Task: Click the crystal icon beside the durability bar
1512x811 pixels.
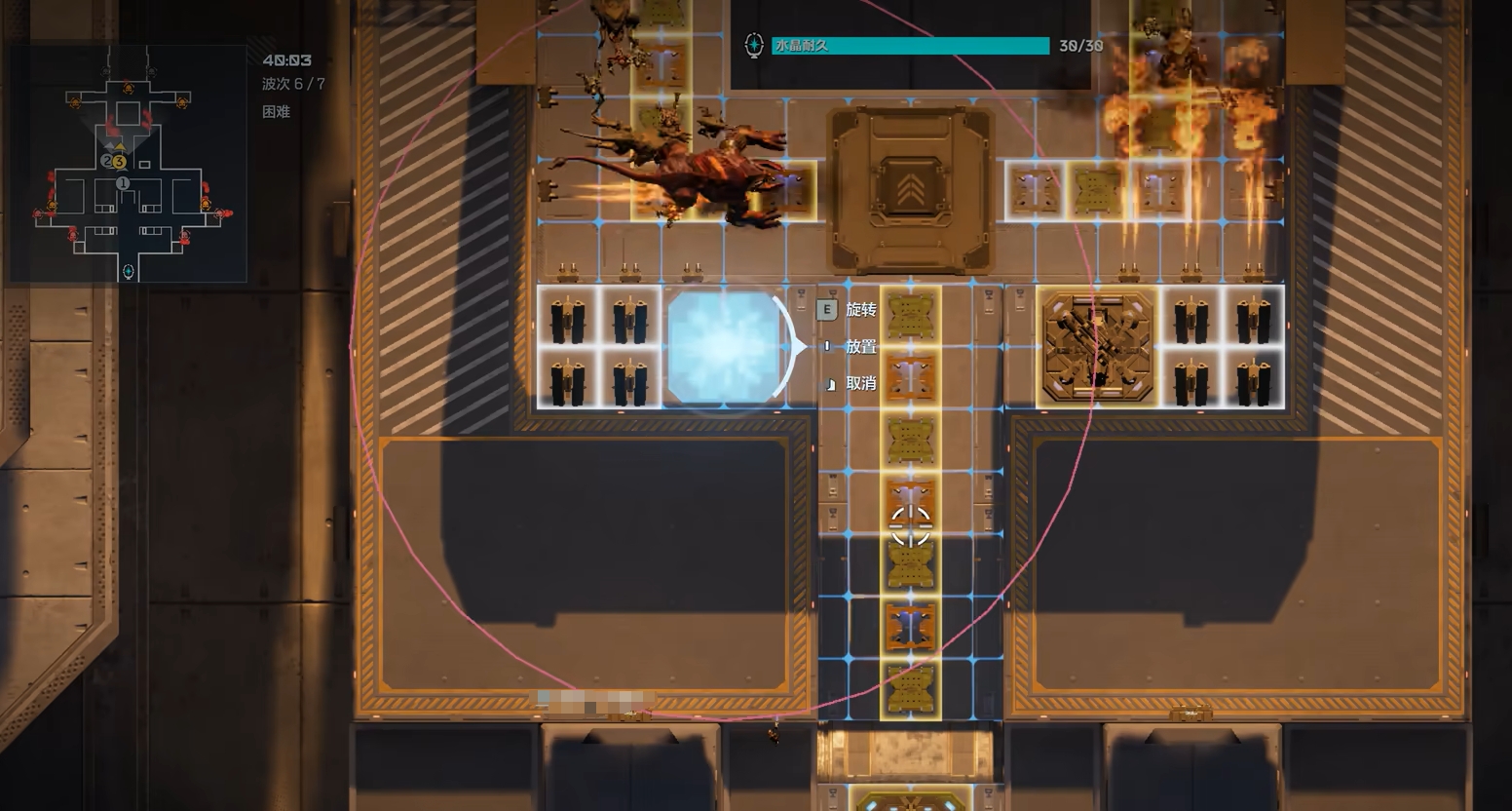Action: point(753,46)
